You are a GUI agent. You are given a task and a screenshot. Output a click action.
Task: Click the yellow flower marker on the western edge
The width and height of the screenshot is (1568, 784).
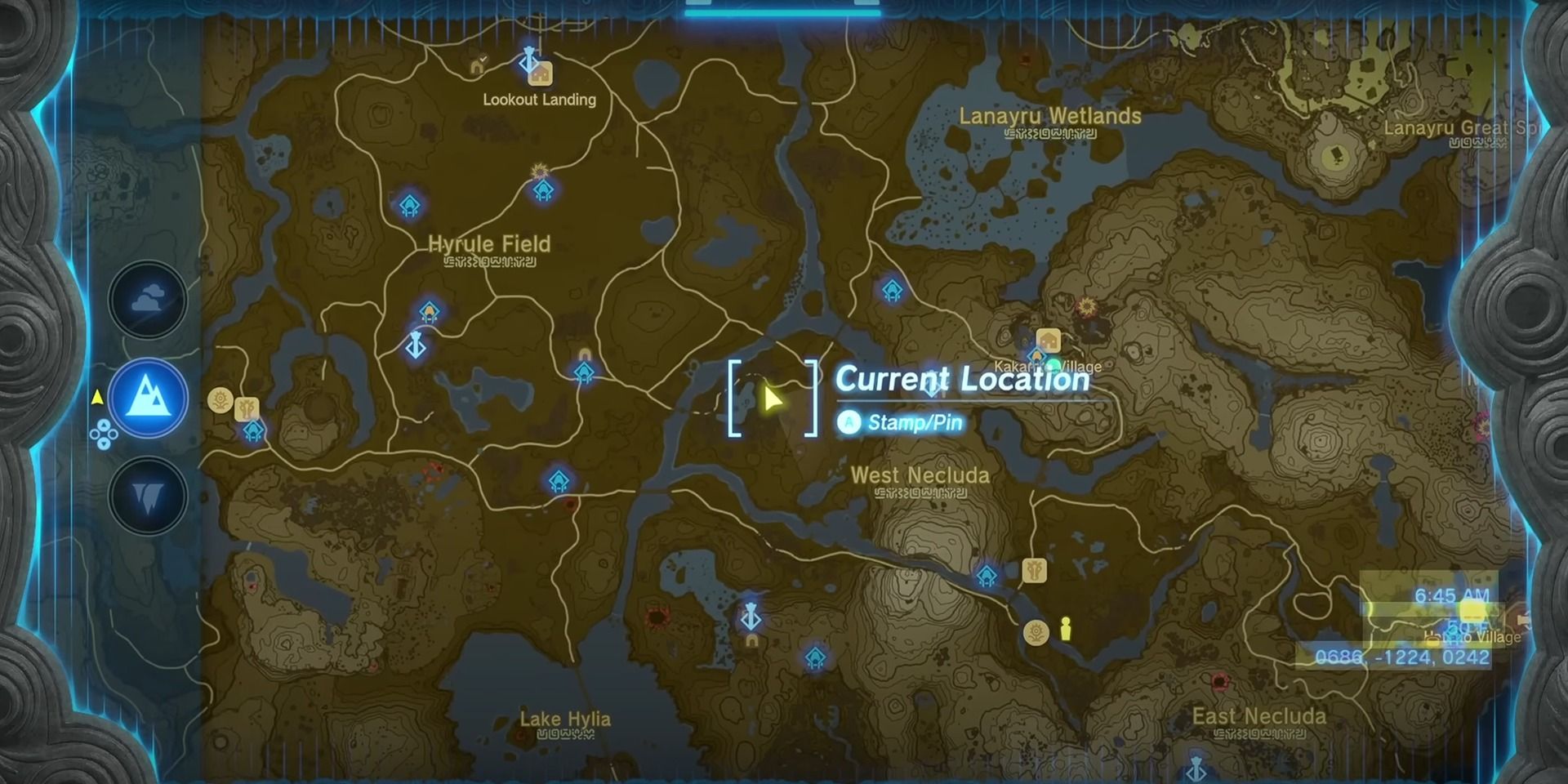219,399
